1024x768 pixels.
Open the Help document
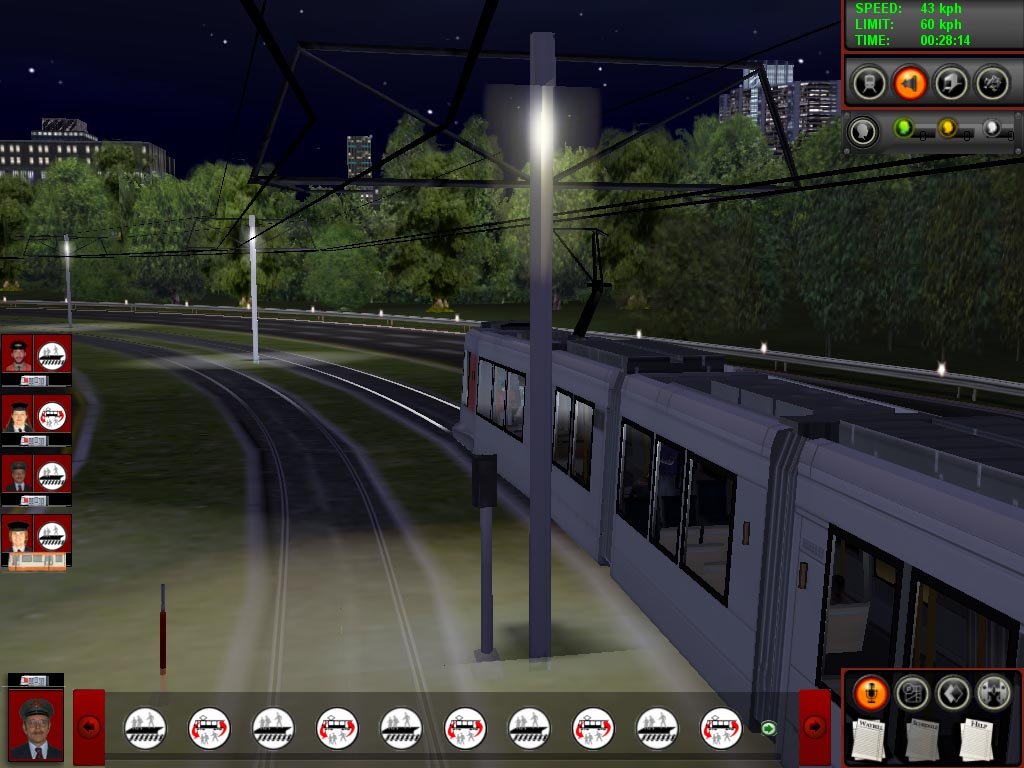[x=977, y=738]
